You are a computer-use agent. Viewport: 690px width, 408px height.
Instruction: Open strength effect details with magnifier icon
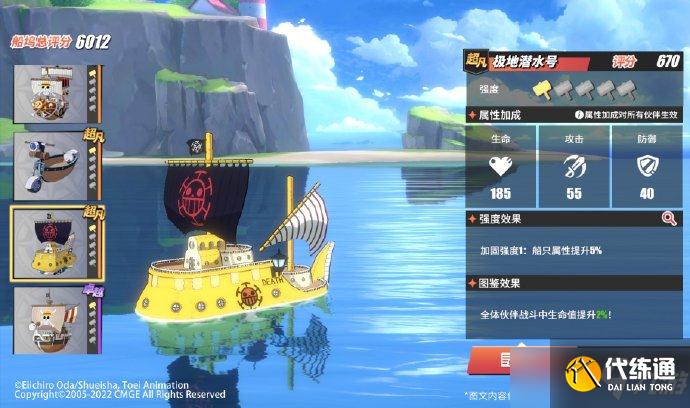coord(669,218)
